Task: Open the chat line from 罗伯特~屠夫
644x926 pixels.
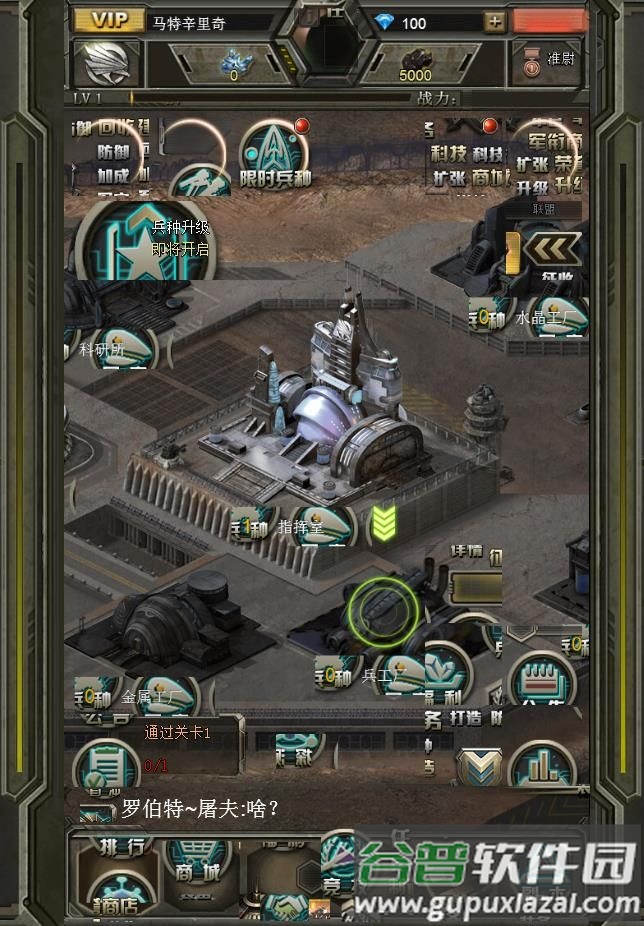Action: point(200,808)
